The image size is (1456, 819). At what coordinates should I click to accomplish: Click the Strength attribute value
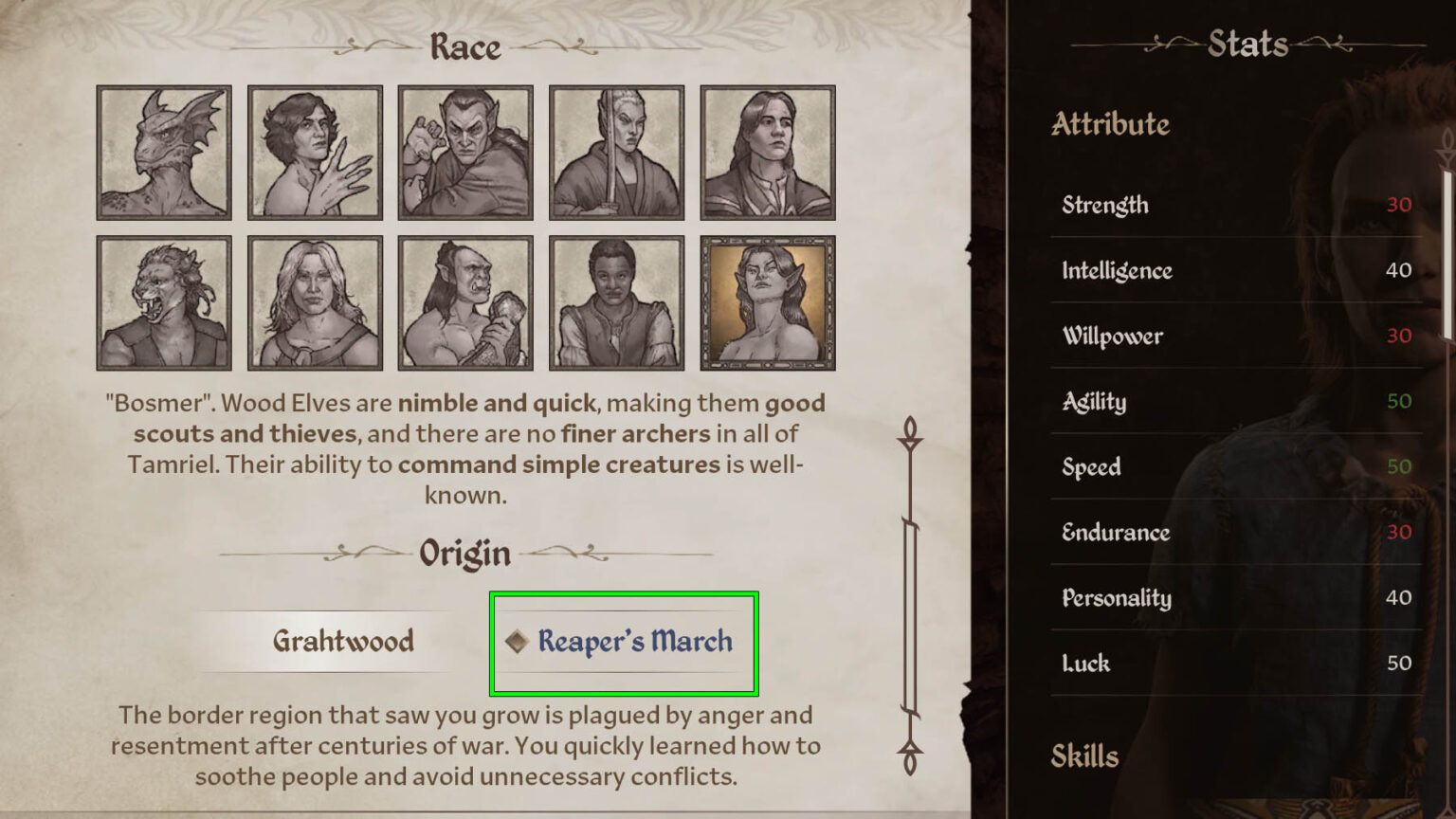(x=1397, y=204)
